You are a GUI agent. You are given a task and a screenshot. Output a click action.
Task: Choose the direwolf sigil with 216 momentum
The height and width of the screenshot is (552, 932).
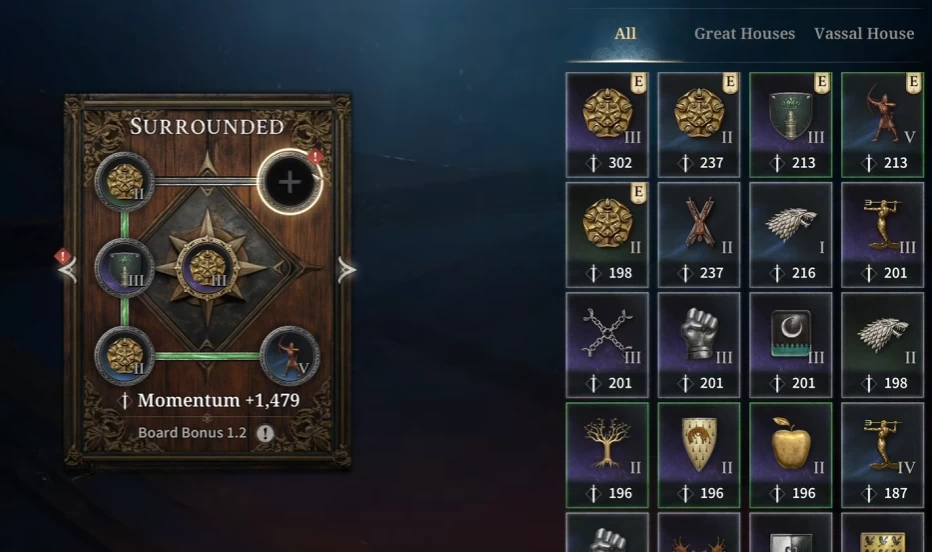pos(790,234)
